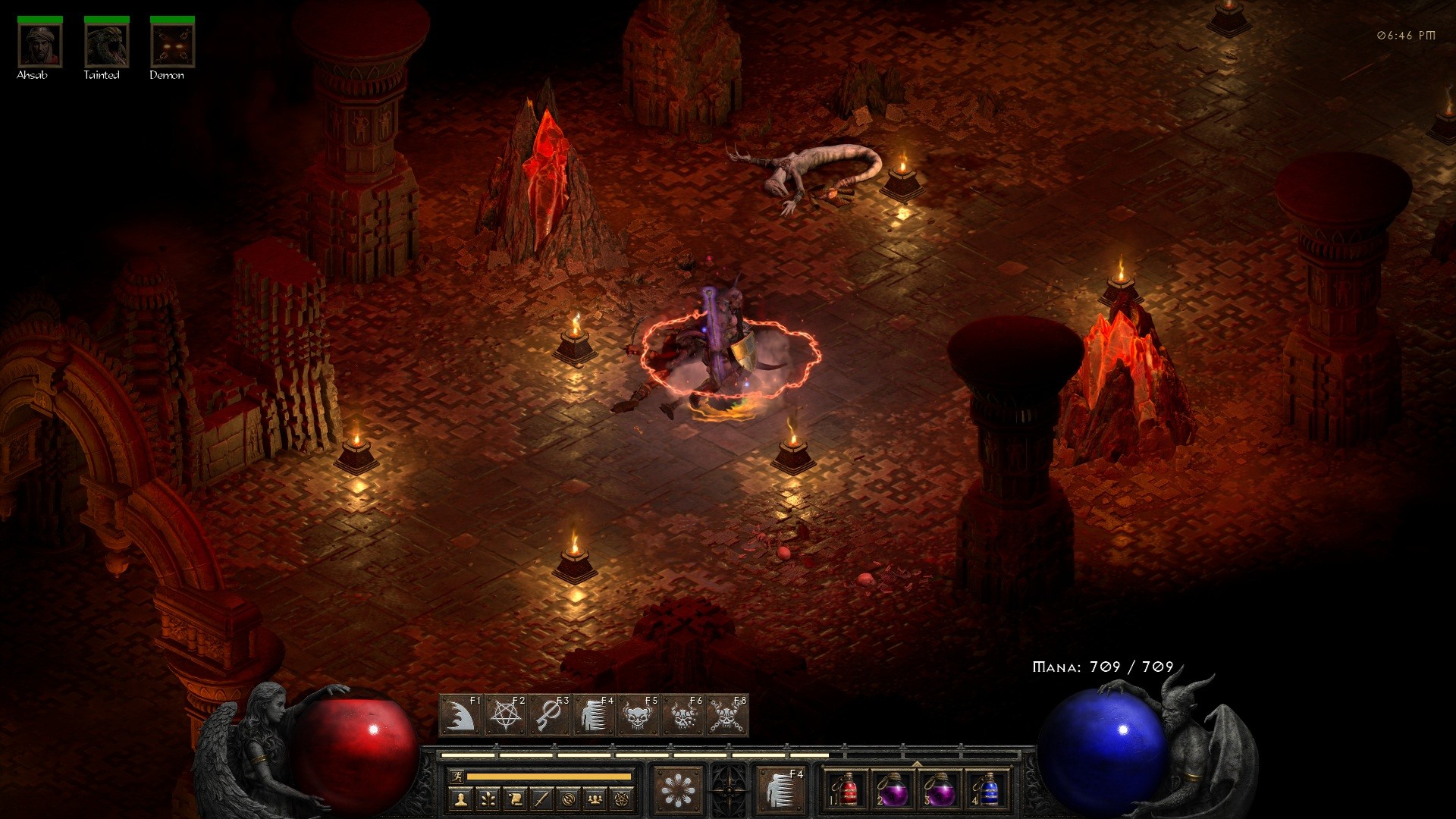Open the quest scroll button
Image resolution: width=1456 pixels, height=819 pixels.
(x=515, y=799)
